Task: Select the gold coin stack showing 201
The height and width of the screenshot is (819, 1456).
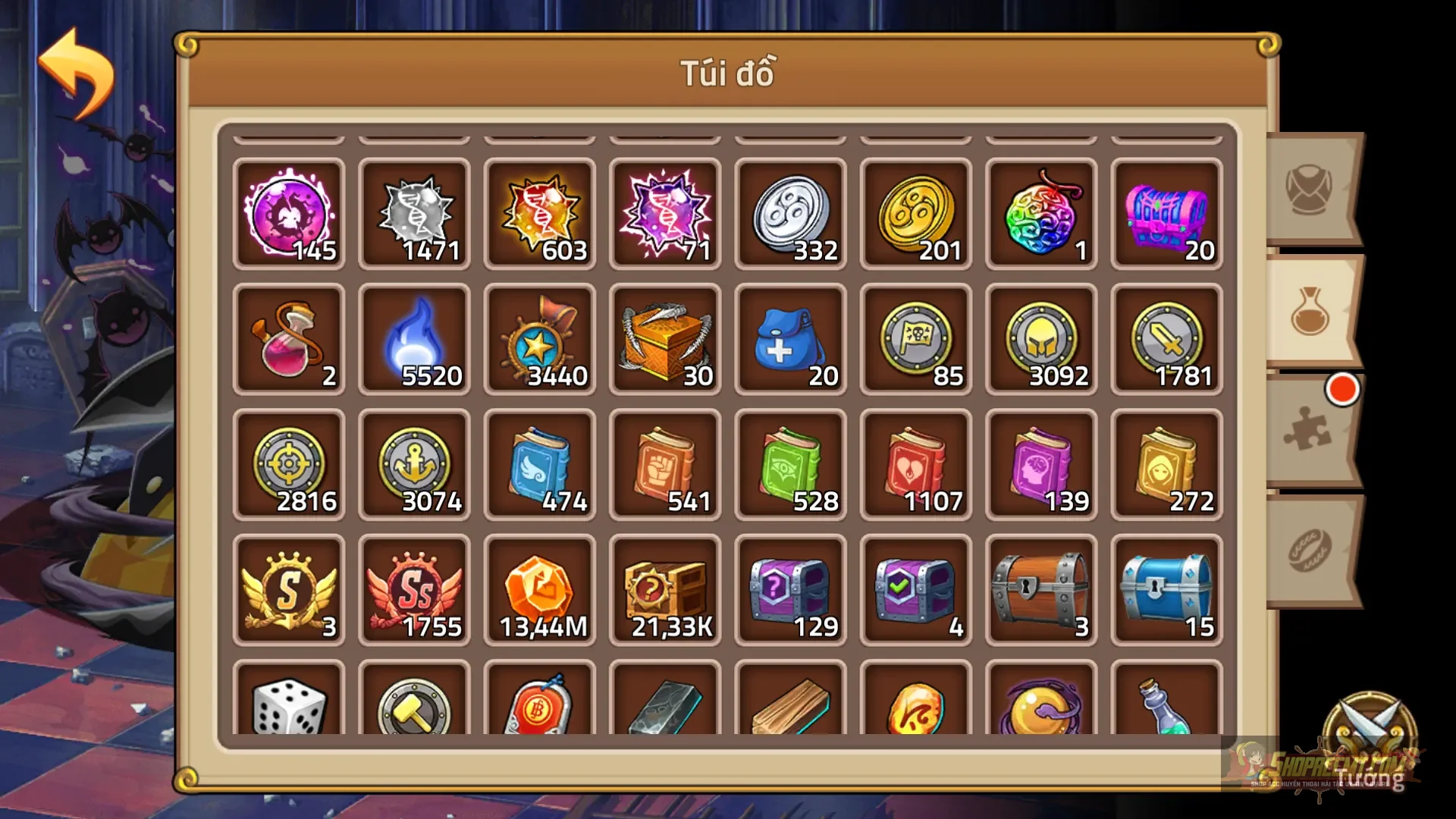Action: [x=915, y=215]
